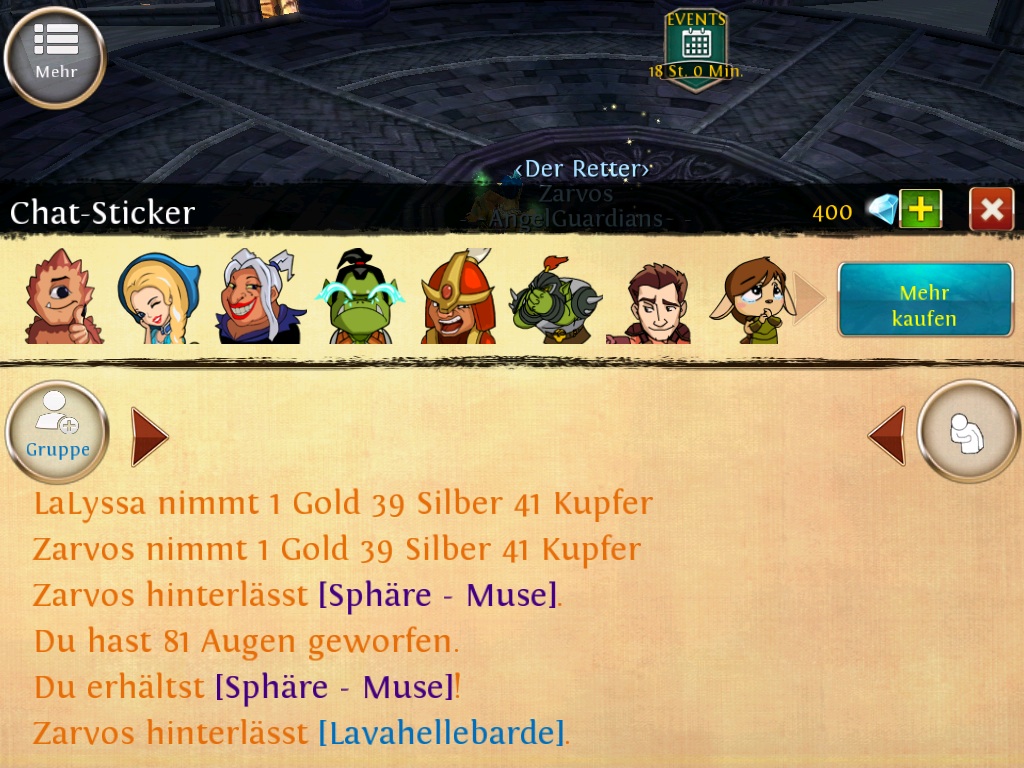
Task: Click the left-pointing red arrow
Action: (x=887, y=436)
